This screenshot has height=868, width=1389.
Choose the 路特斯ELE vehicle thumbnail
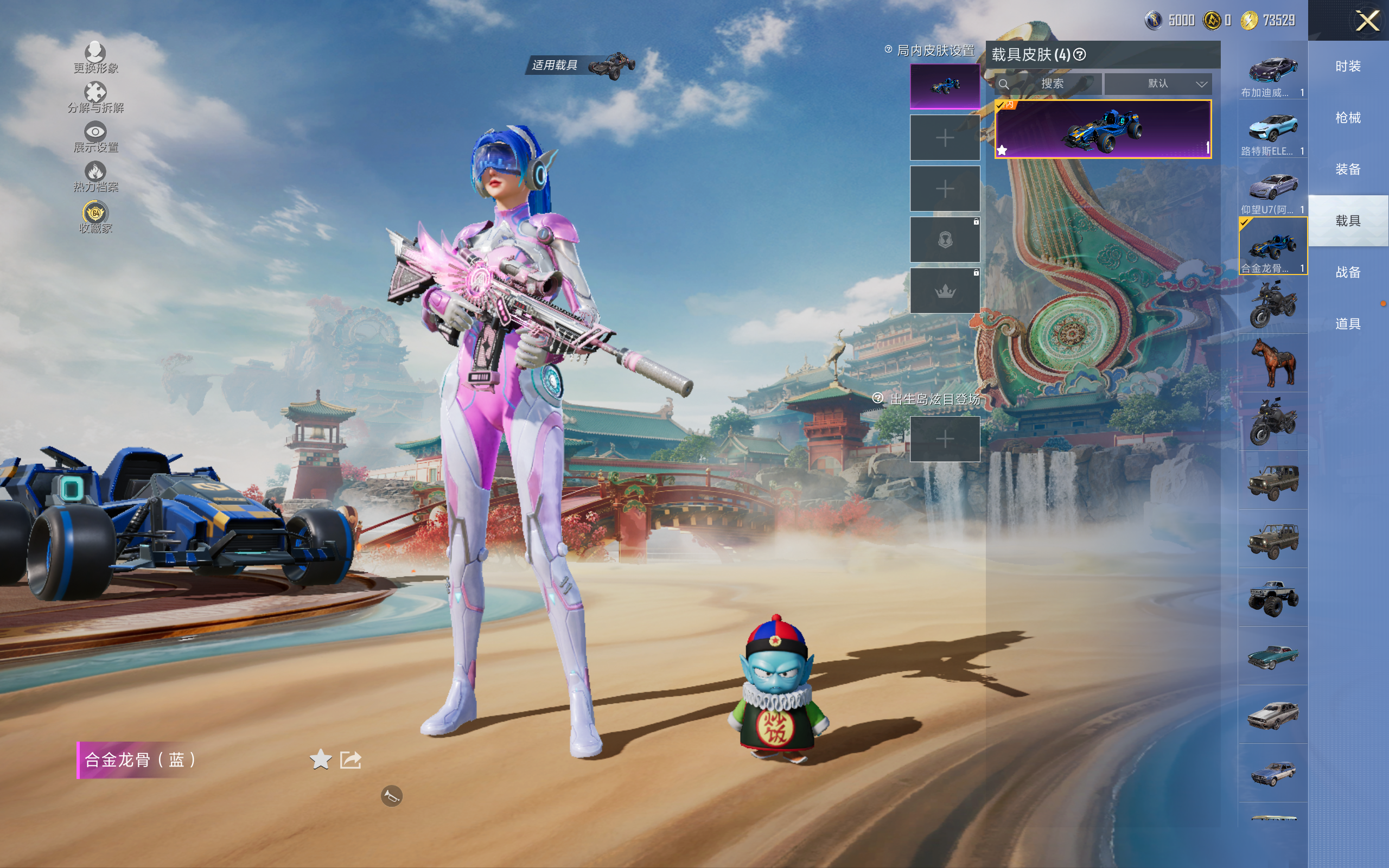(1272, 130)
